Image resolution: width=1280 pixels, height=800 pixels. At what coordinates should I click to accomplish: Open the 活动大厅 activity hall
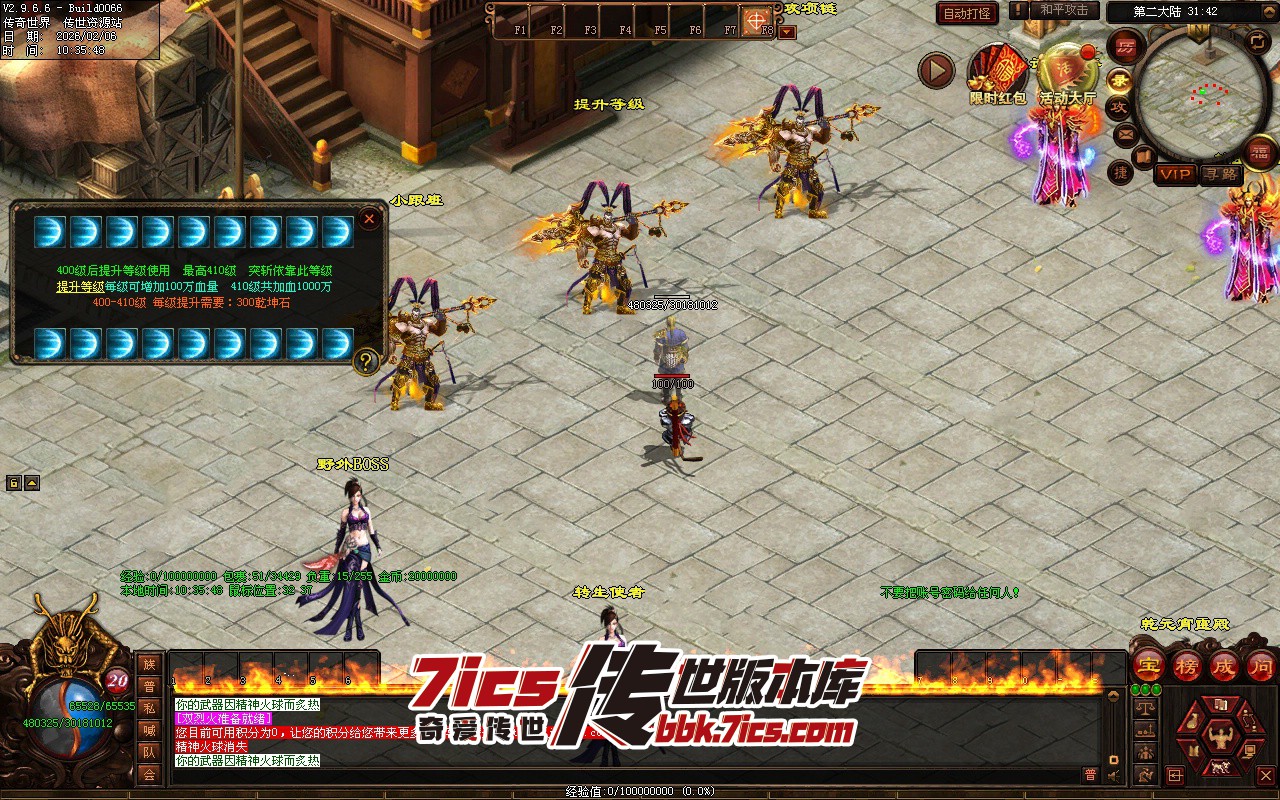tap(1067, 73)
